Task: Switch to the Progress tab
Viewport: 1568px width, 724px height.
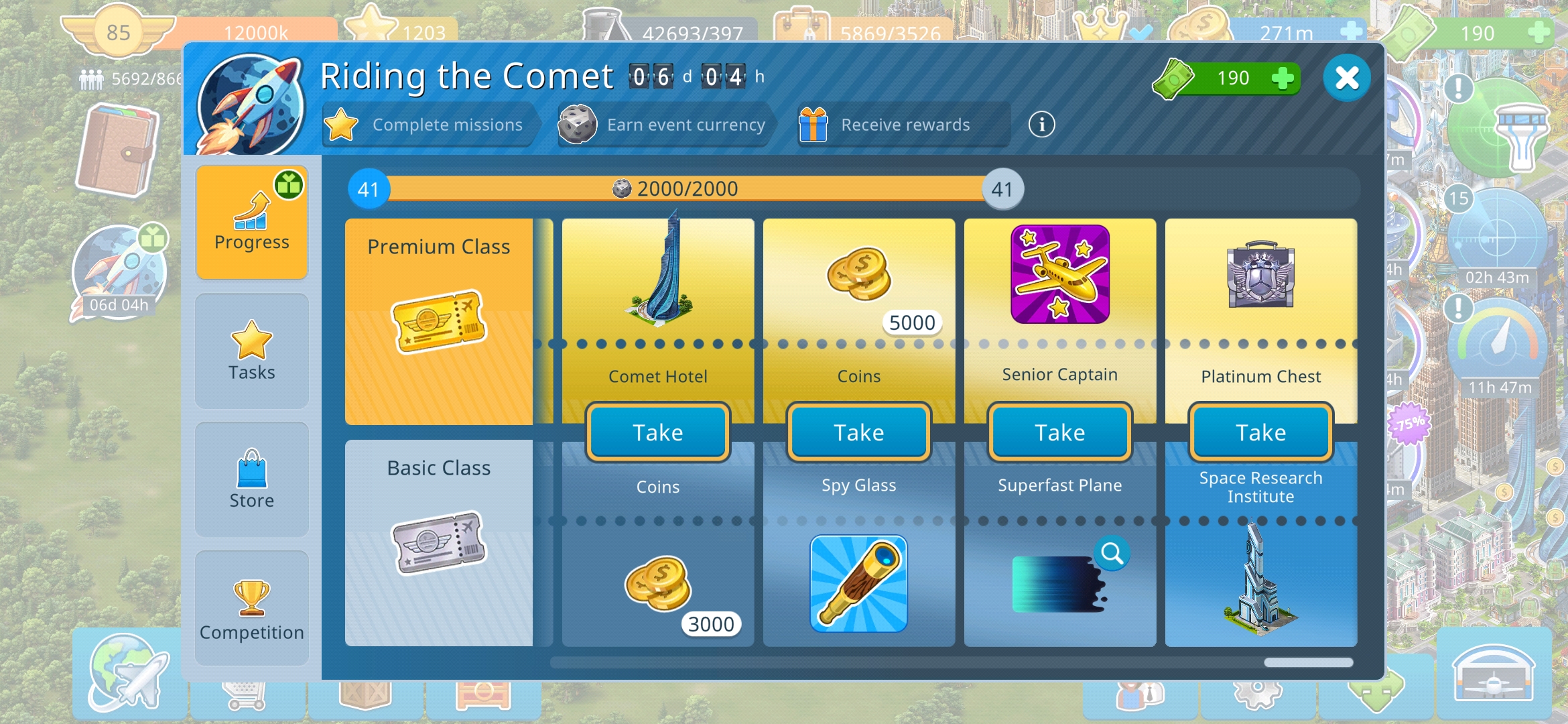Action: (252, 222)
